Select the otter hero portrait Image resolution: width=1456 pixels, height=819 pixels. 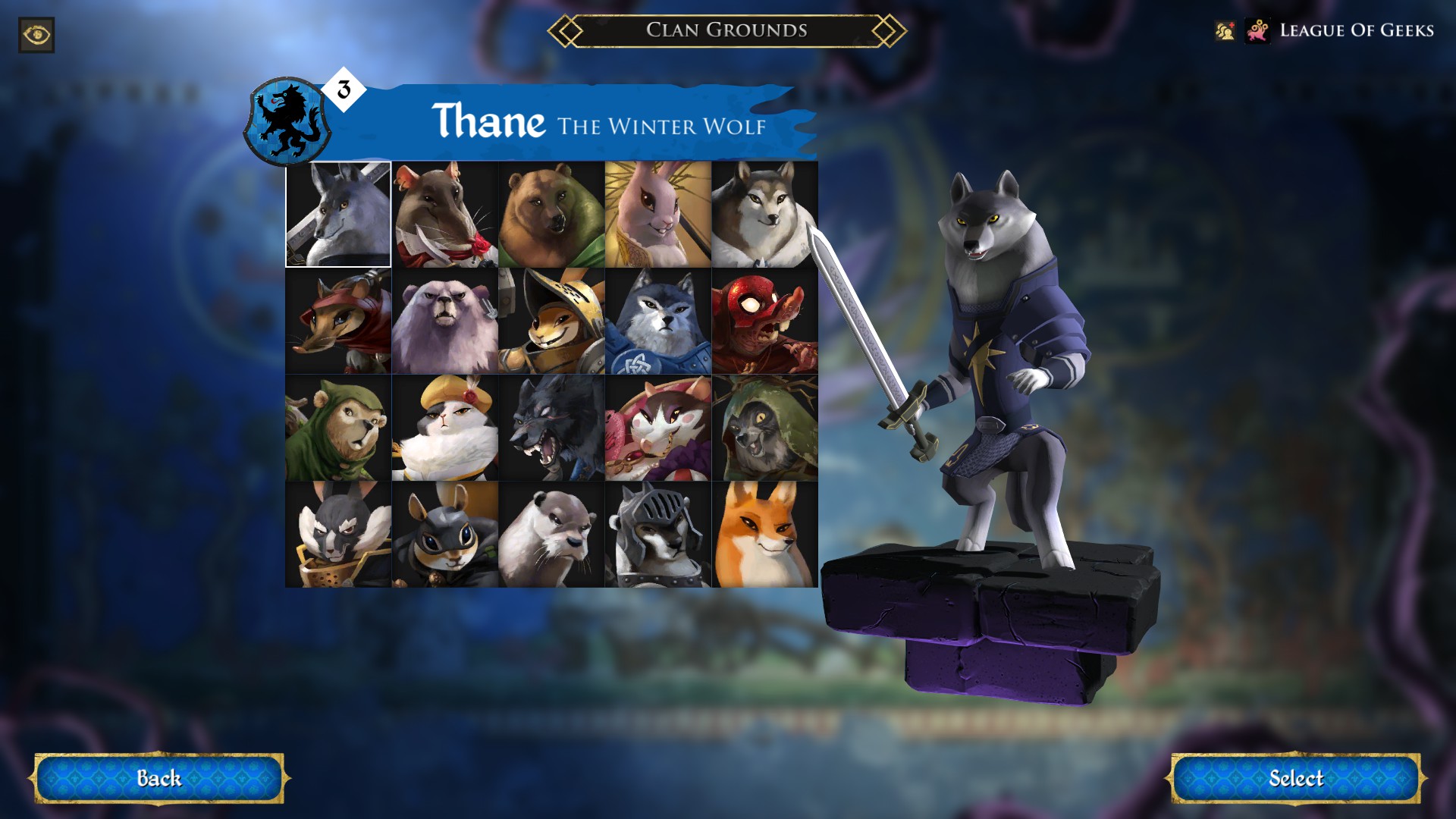[551, 535]
